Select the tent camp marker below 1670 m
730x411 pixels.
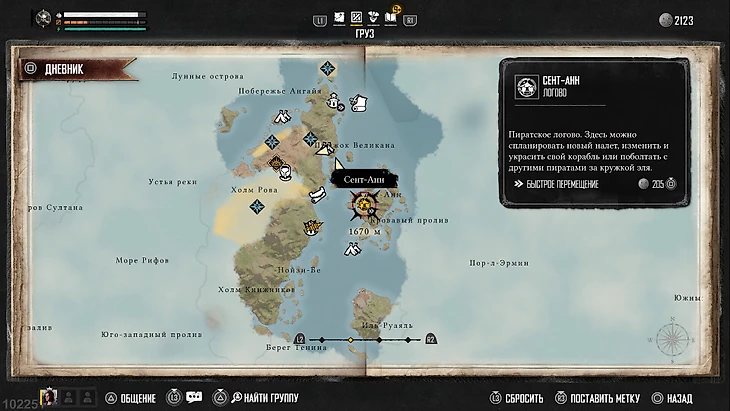(351, 247)
